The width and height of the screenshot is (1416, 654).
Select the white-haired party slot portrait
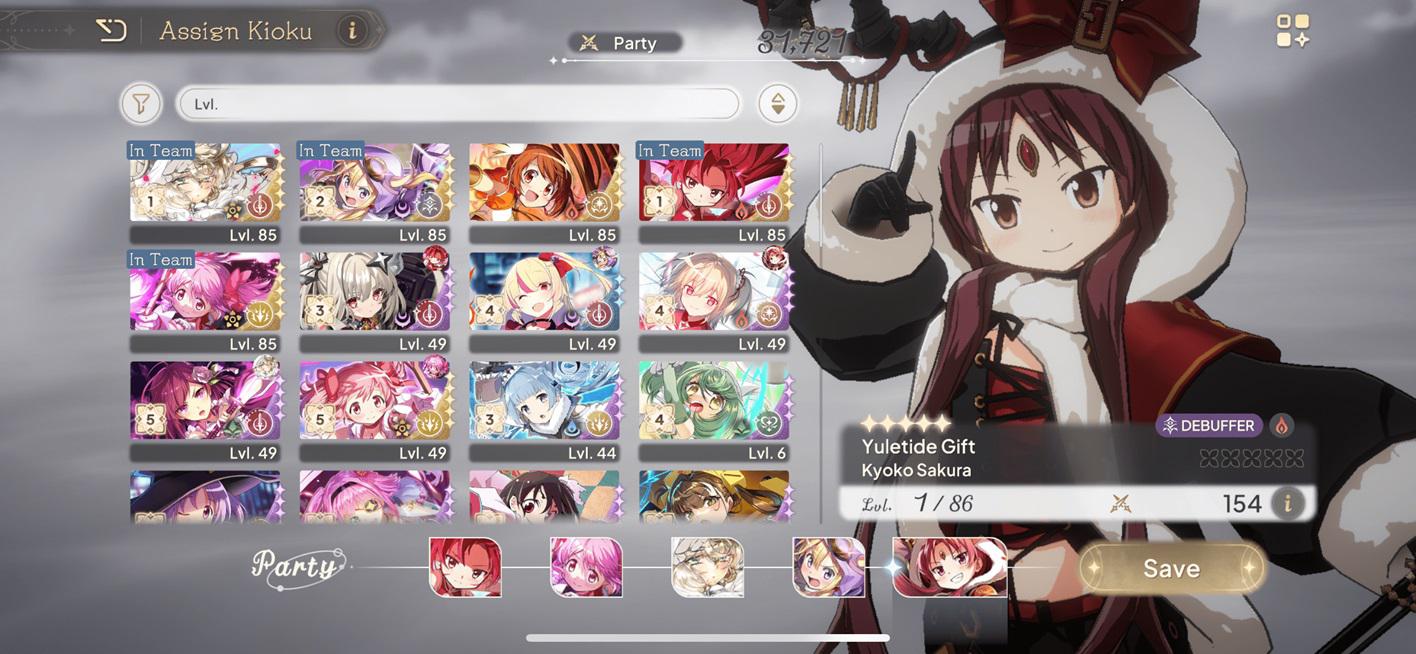tap(707, 567)
